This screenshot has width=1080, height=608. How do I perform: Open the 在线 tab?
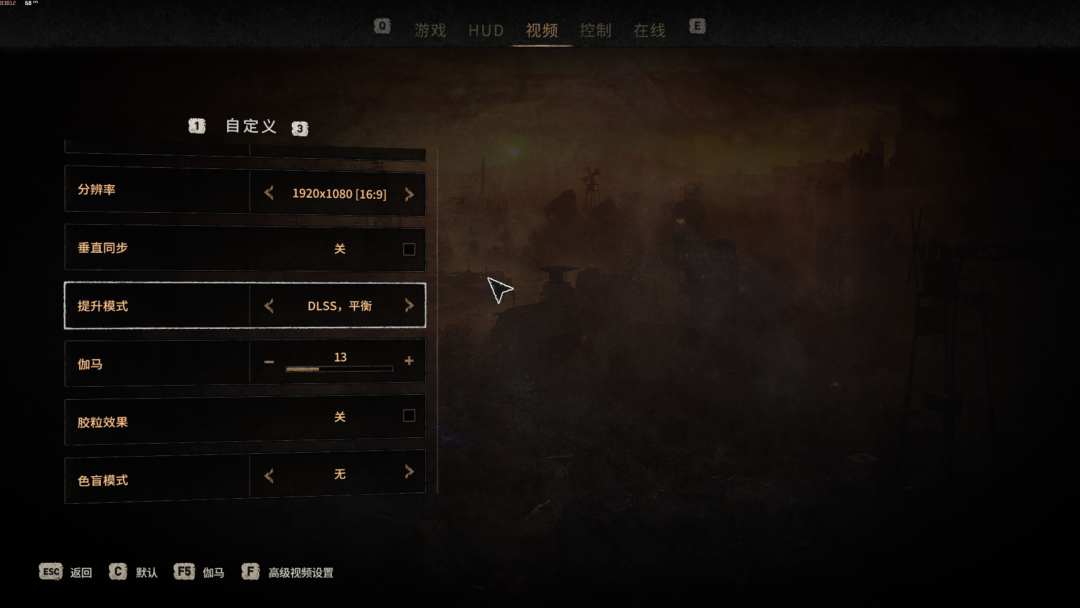pyautogui.click(x=649, y=30)
